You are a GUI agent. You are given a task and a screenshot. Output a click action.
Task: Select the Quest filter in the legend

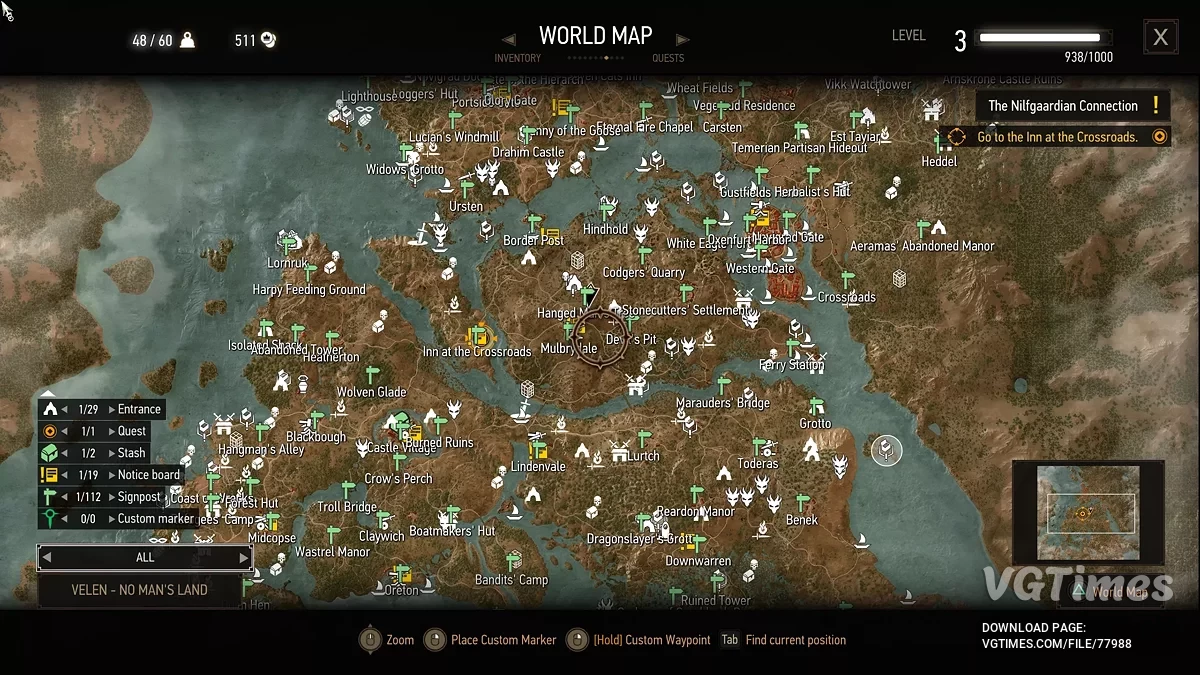coord(132,431)
